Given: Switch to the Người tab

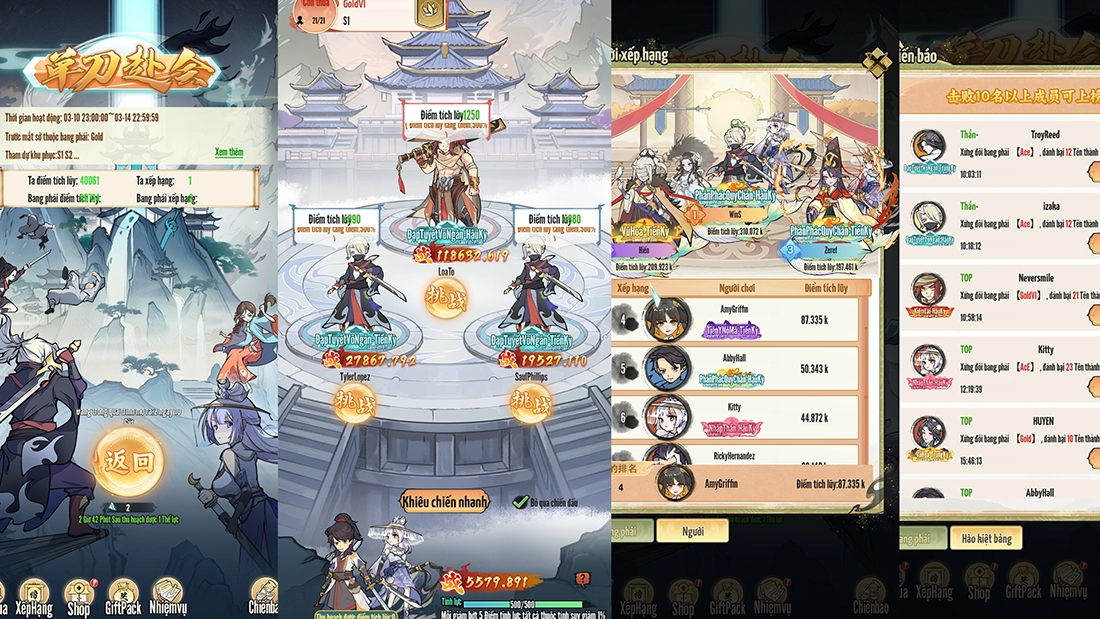Looking at the screenshot, I should click(692, 531).
